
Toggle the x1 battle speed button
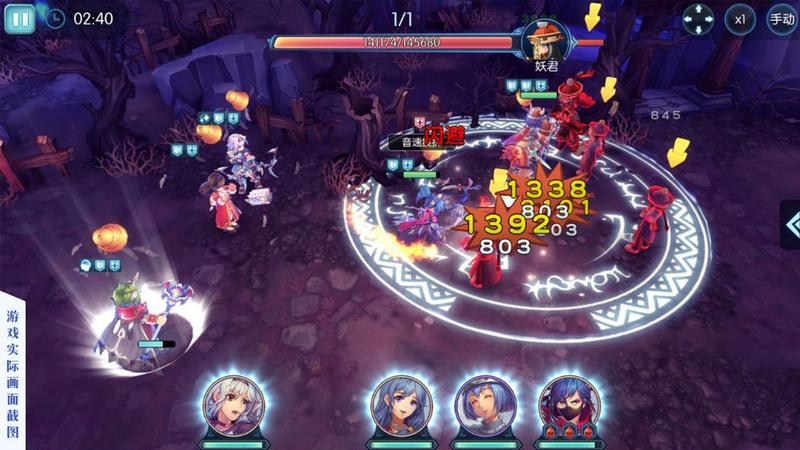tap(740, 19)
